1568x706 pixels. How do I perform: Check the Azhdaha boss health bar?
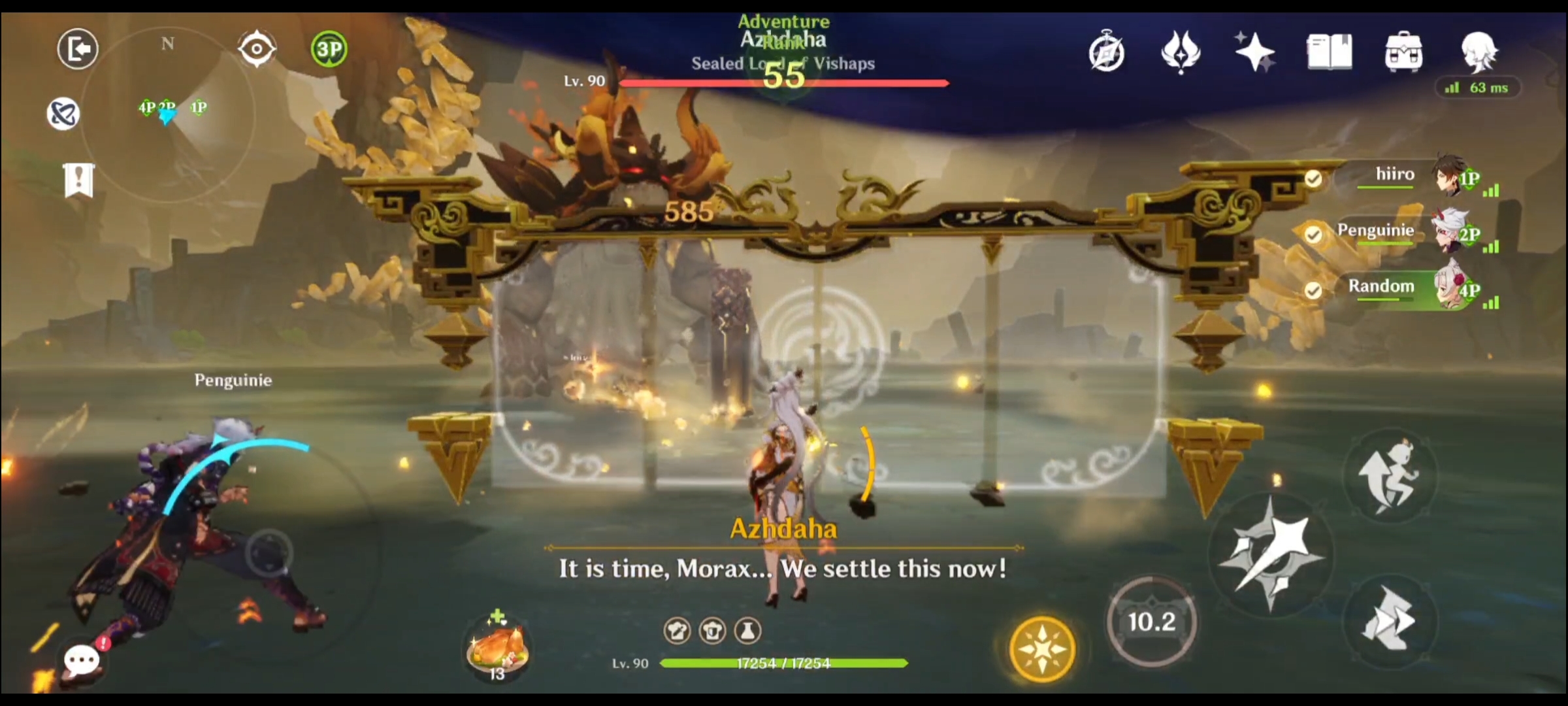(x=784, y=83)
